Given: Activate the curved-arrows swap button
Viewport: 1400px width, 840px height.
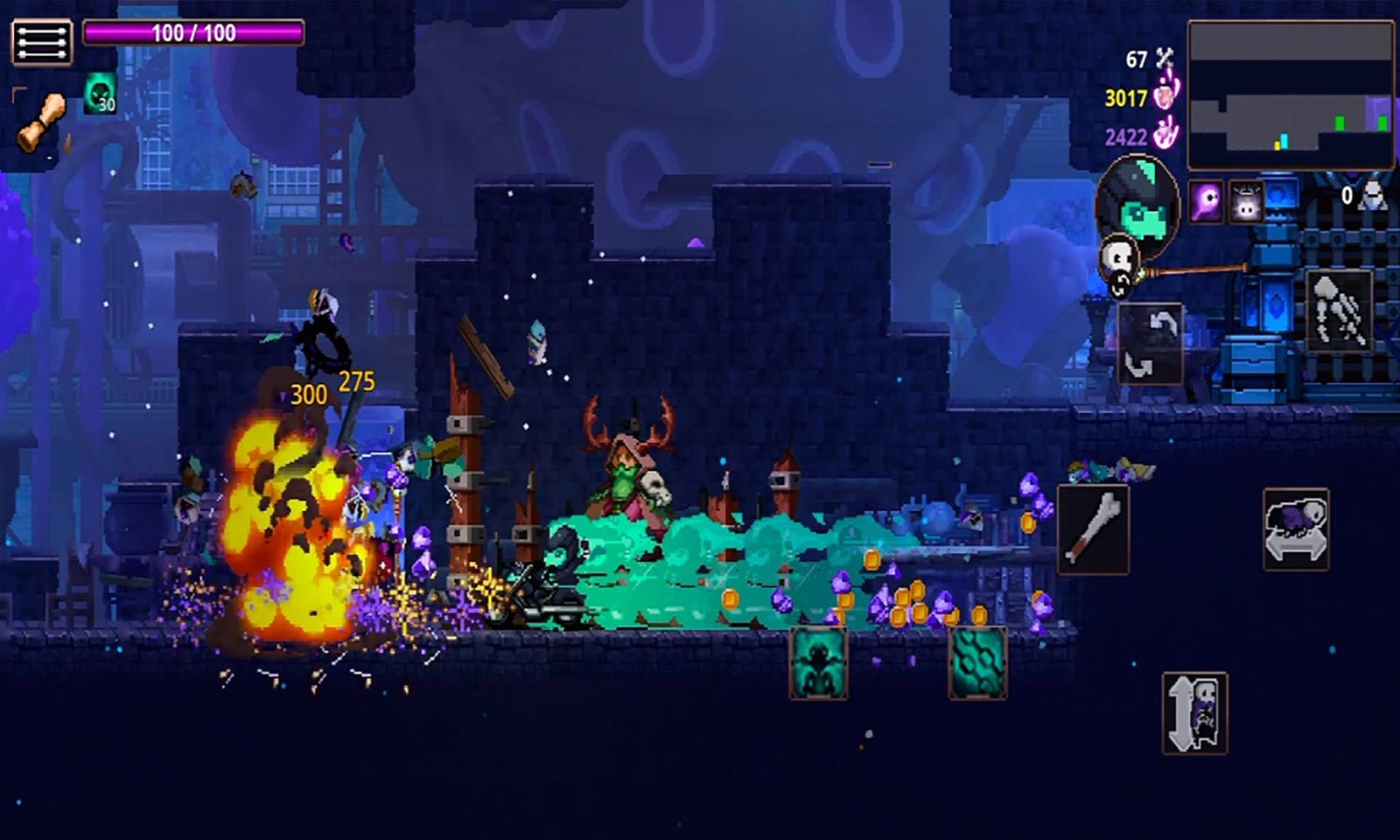Looking at the screenshot, I should [1150, 343].
